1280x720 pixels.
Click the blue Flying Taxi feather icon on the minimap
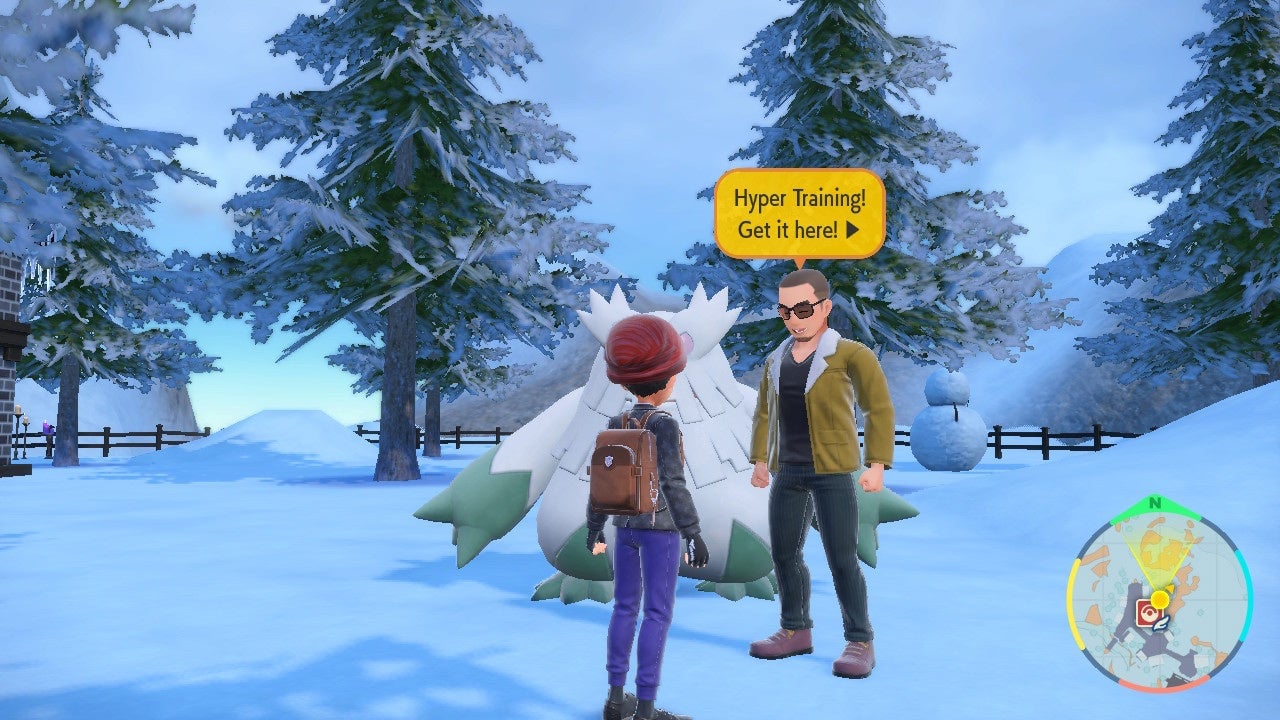pyautogui.click(x=1160, y=624)
